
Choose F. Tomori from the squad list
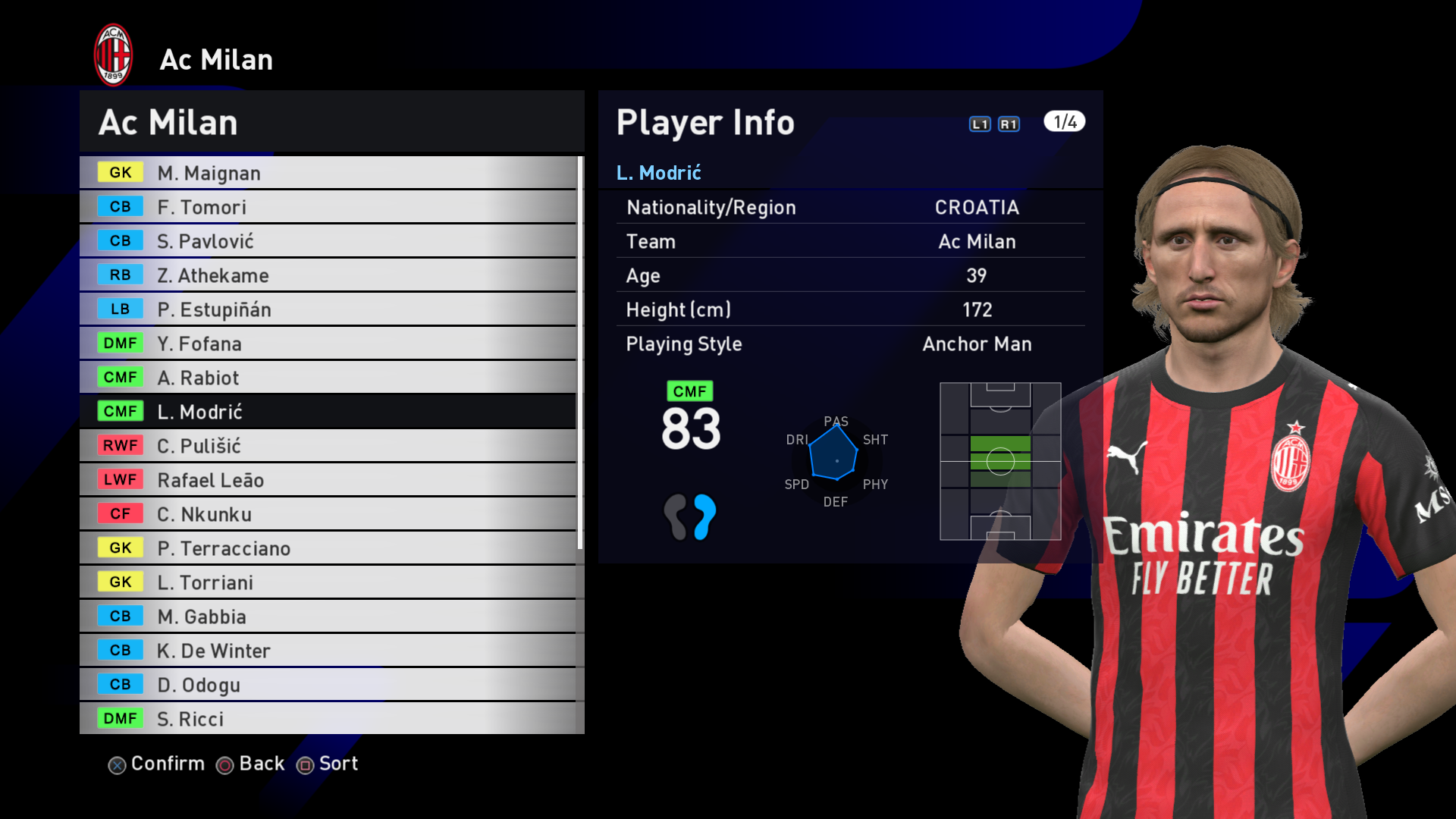328,207
